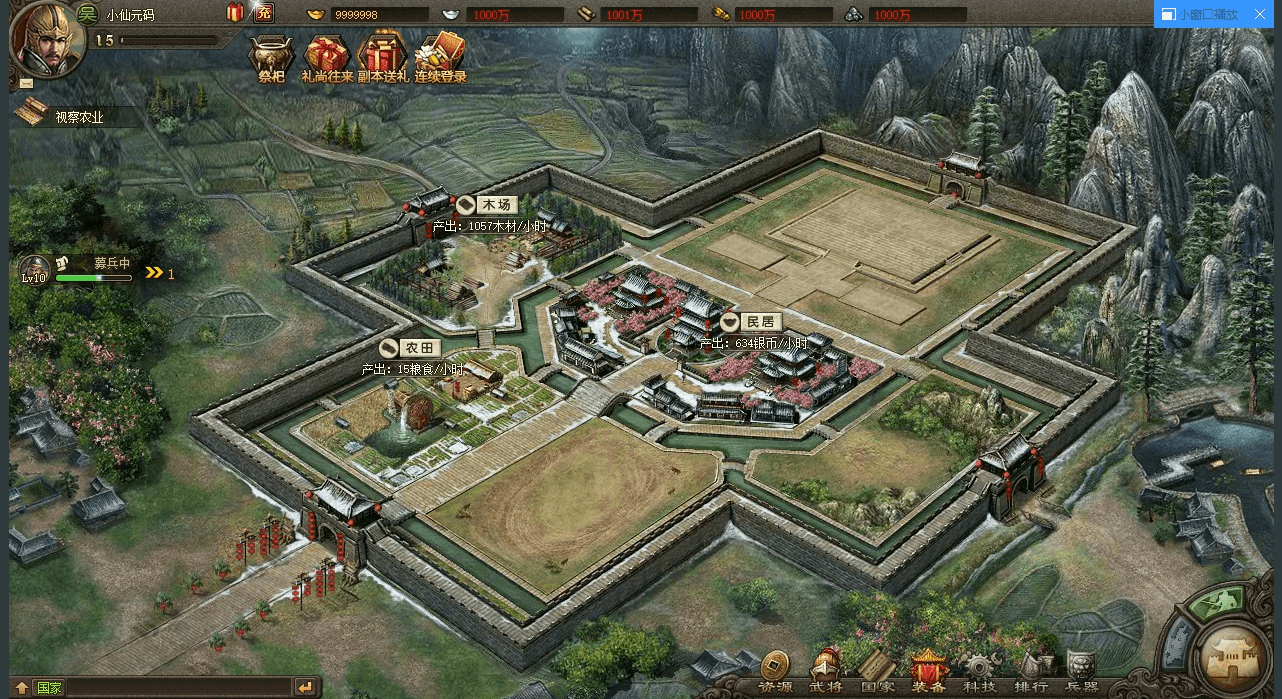Open the 武将 generals menu

(x=826, y=670)
